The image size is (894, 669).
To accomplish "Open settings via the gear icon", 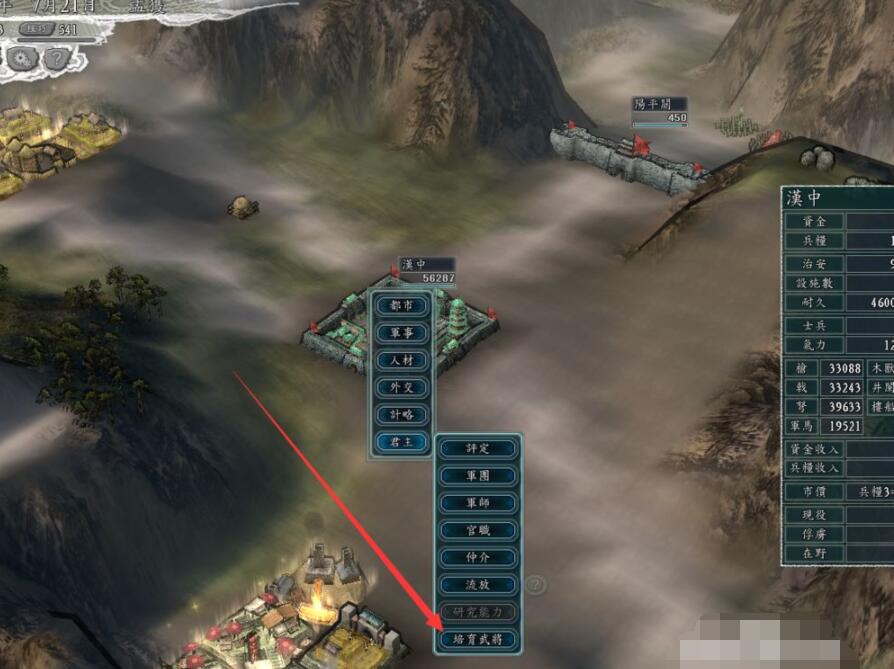I will point(23,57).
